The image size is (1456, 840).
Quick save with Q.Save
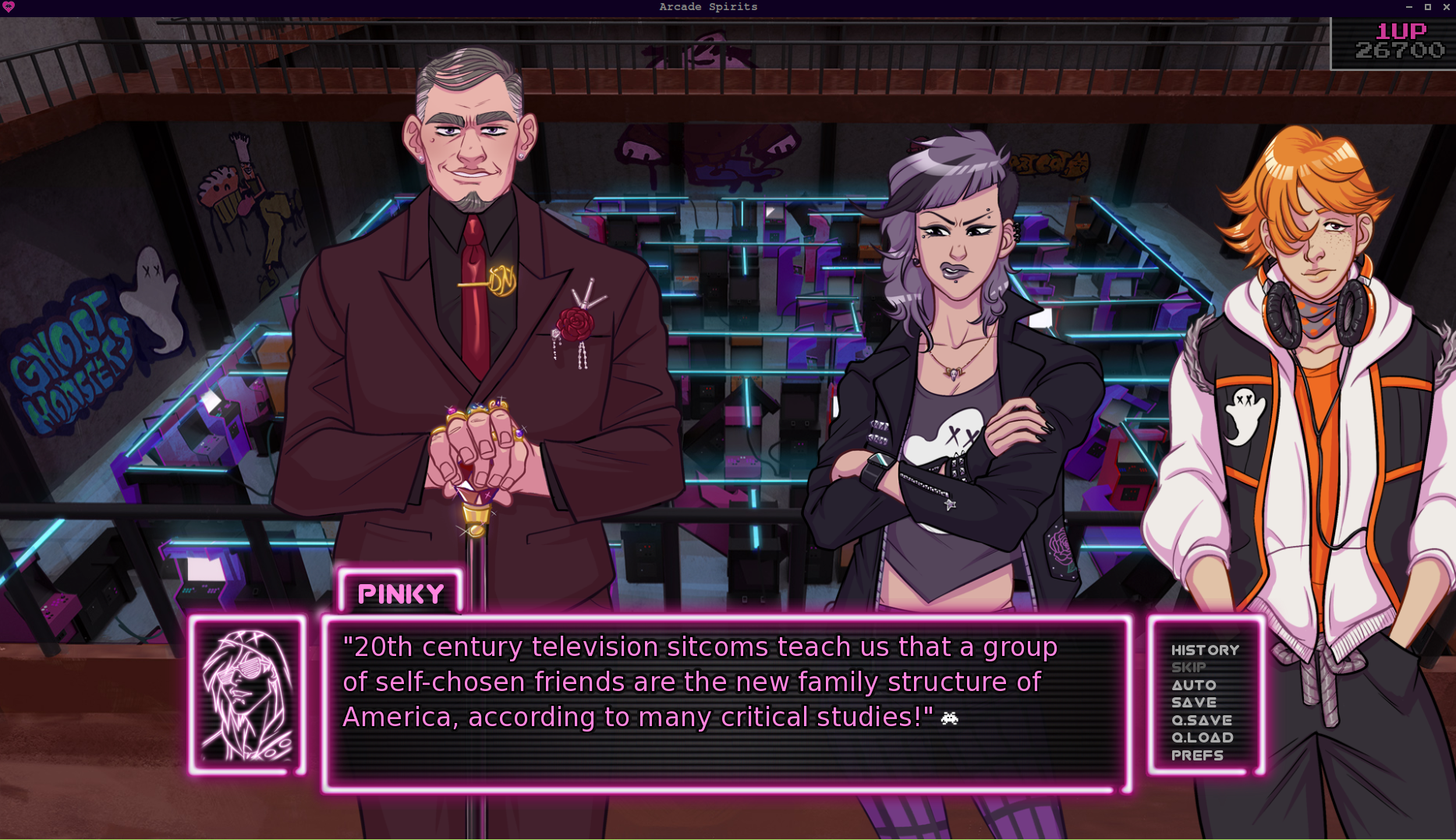pos(1201,720)
